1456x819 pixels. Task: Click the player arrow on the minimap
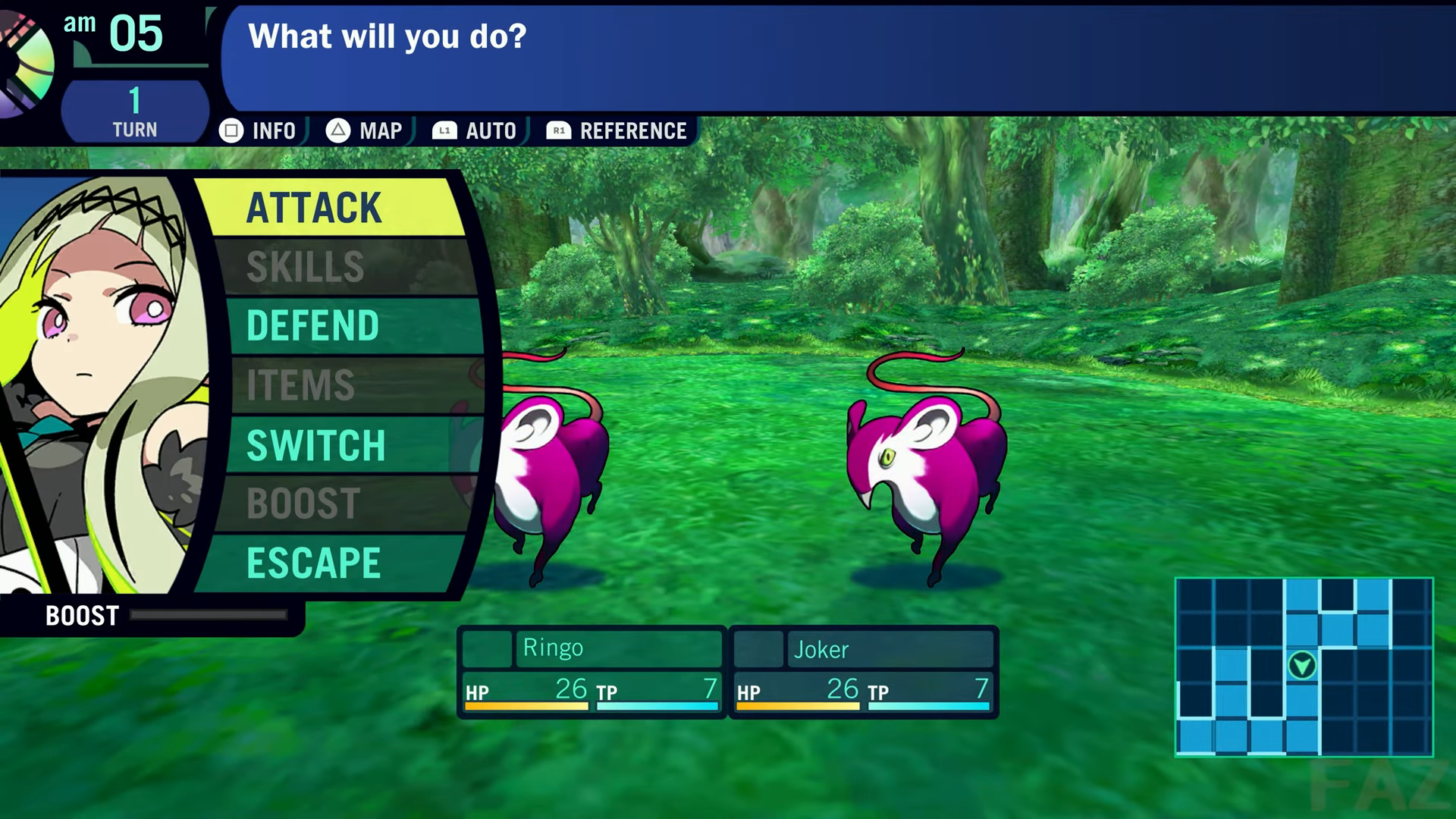click(1302, 664)
